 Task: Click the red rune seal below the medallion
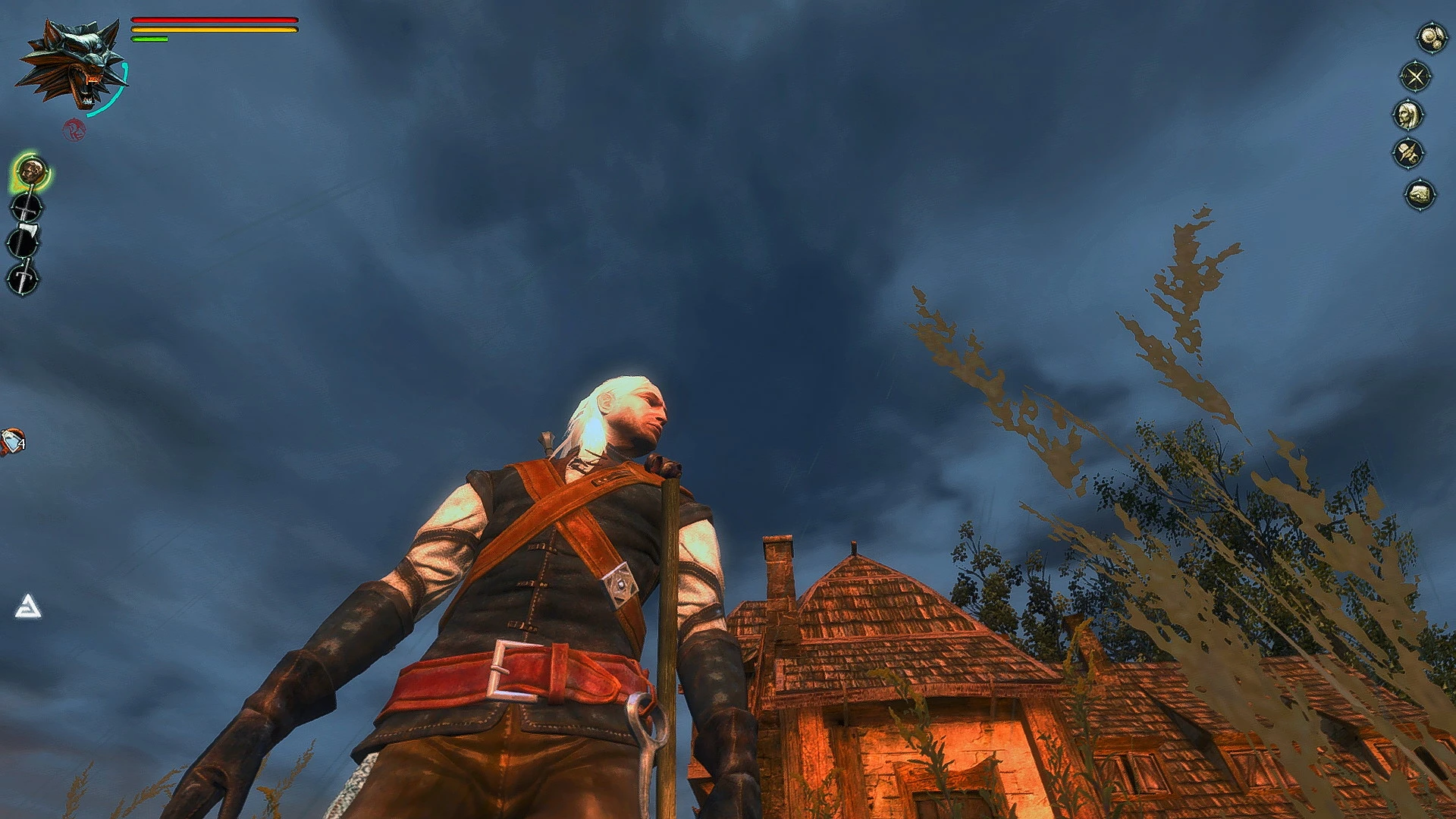point(74,130)
